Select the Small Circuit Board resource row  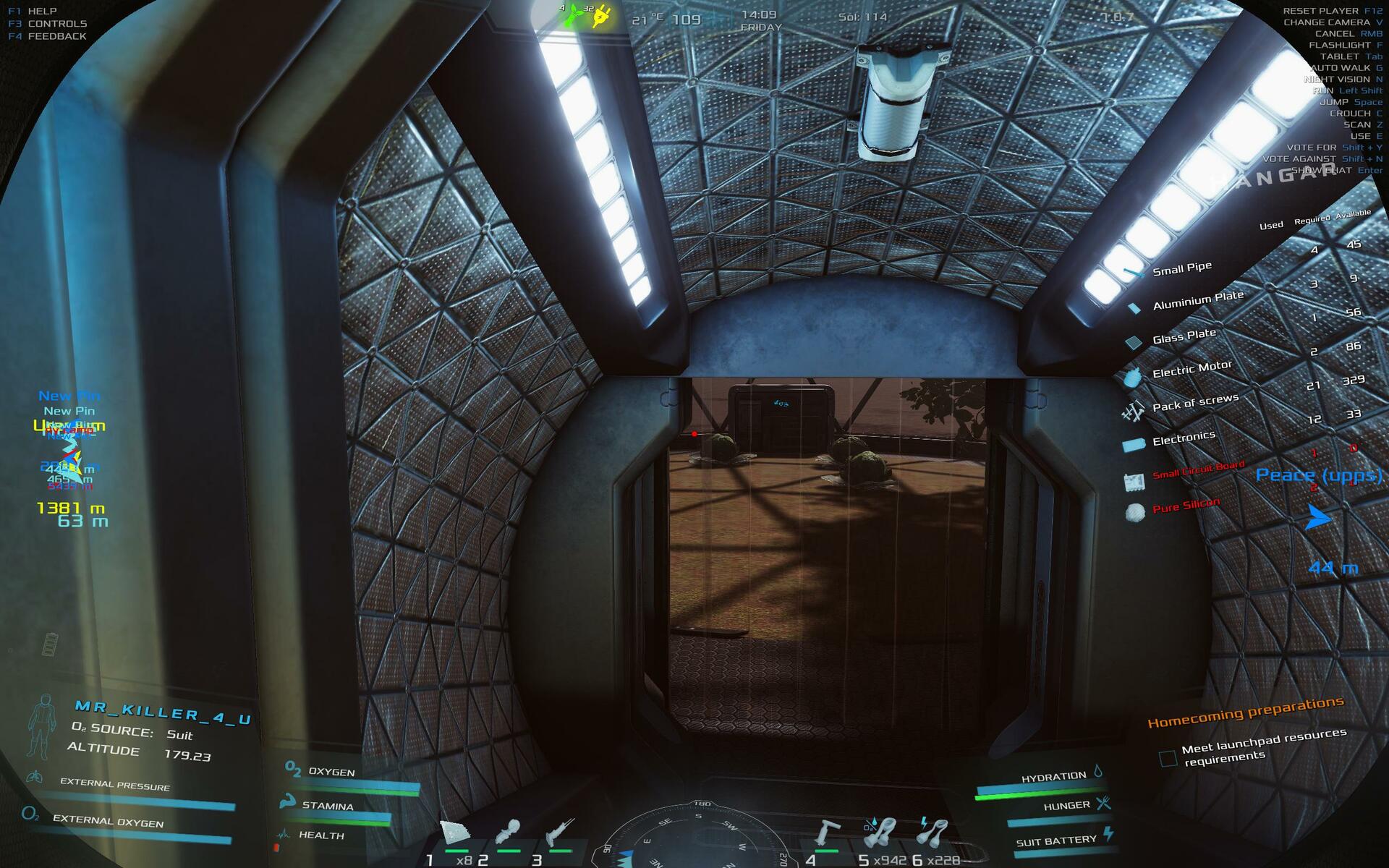(1198, 470)
